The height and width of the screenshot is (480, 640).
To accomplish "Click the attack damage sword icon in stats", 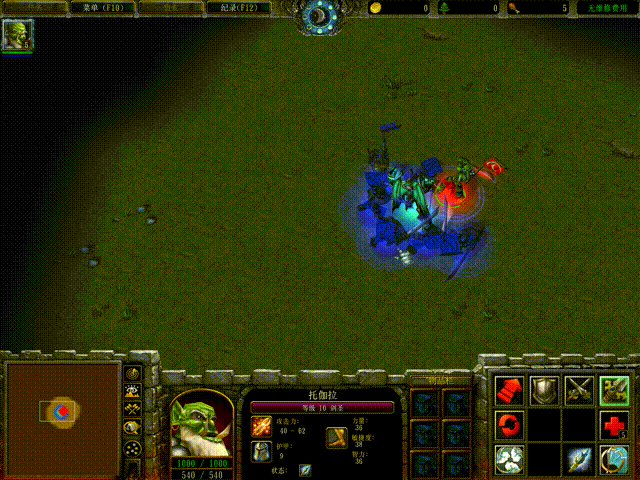I will [x=261, y=426].
